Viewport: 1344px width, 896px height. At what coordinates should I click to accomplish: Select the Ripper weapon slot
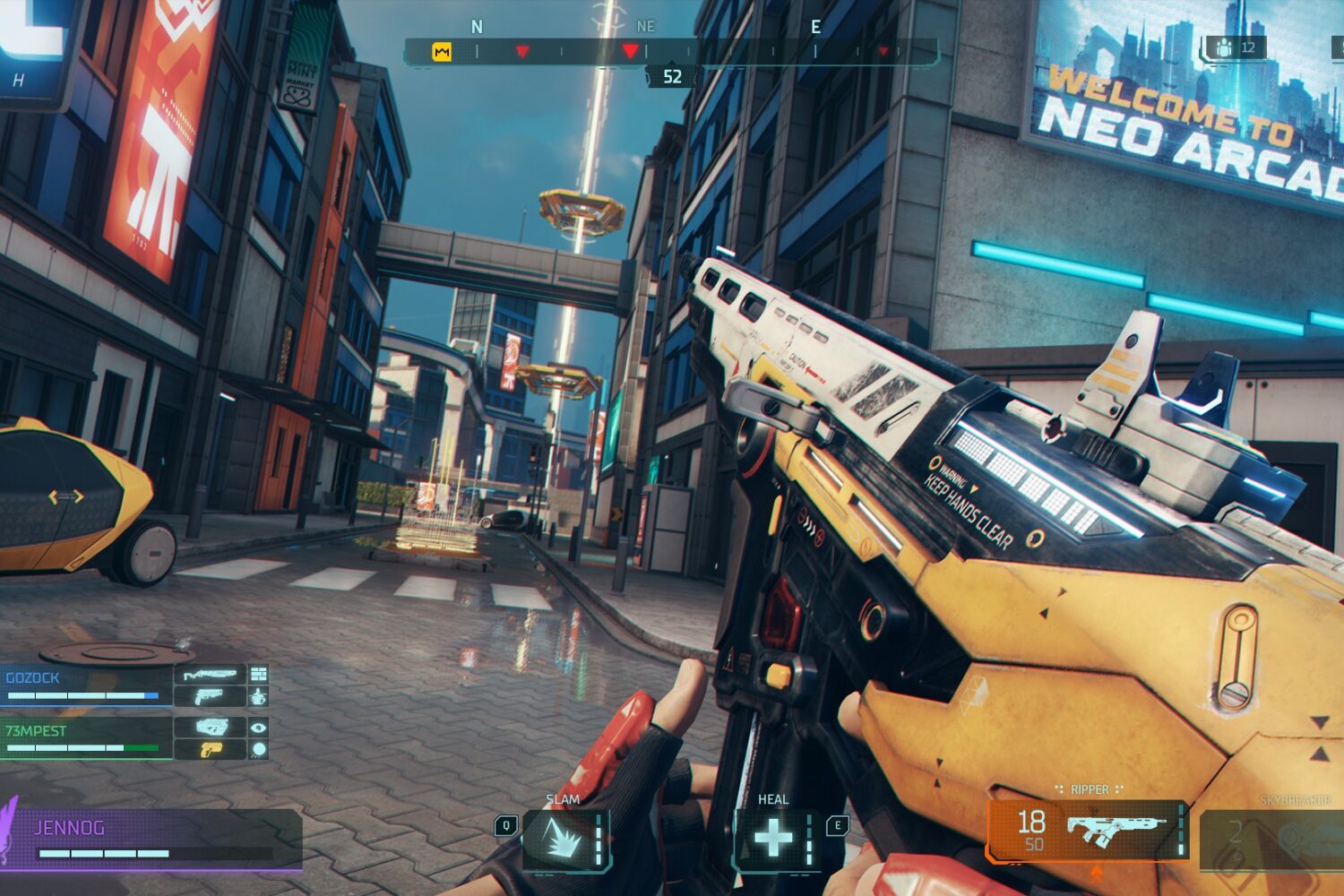pyautogui.click(x=1087, y=830)
